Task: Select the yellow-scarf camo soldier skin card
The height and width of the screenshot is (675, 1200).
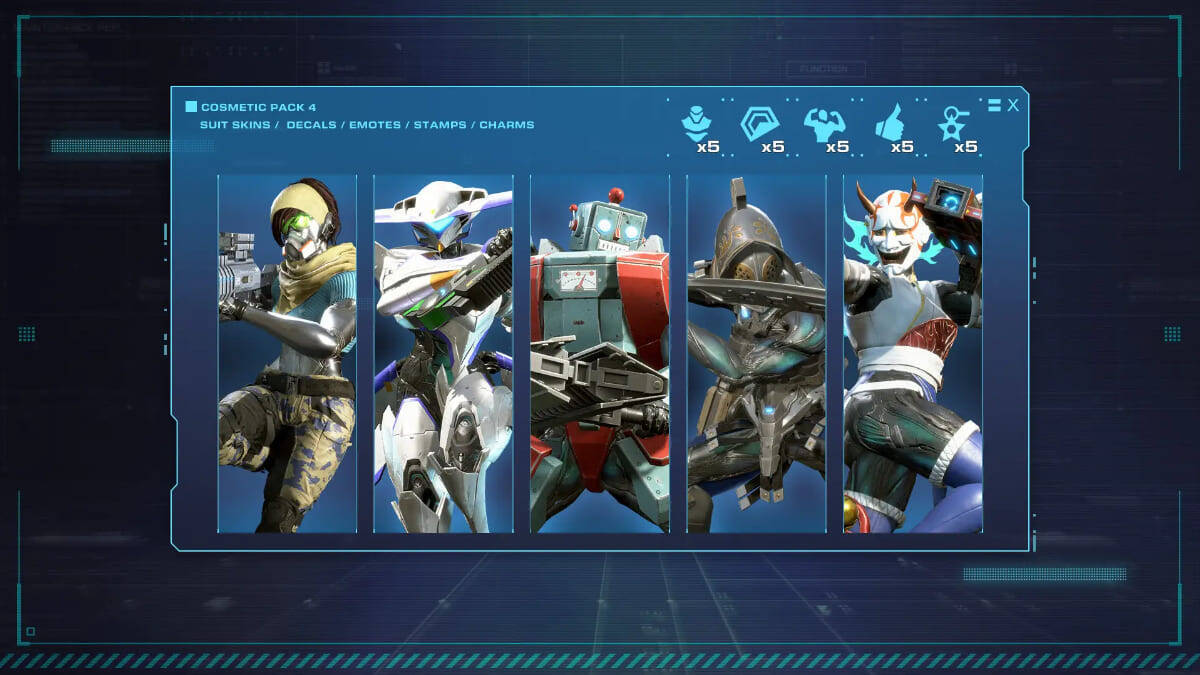Action: [x=287, y=353]
